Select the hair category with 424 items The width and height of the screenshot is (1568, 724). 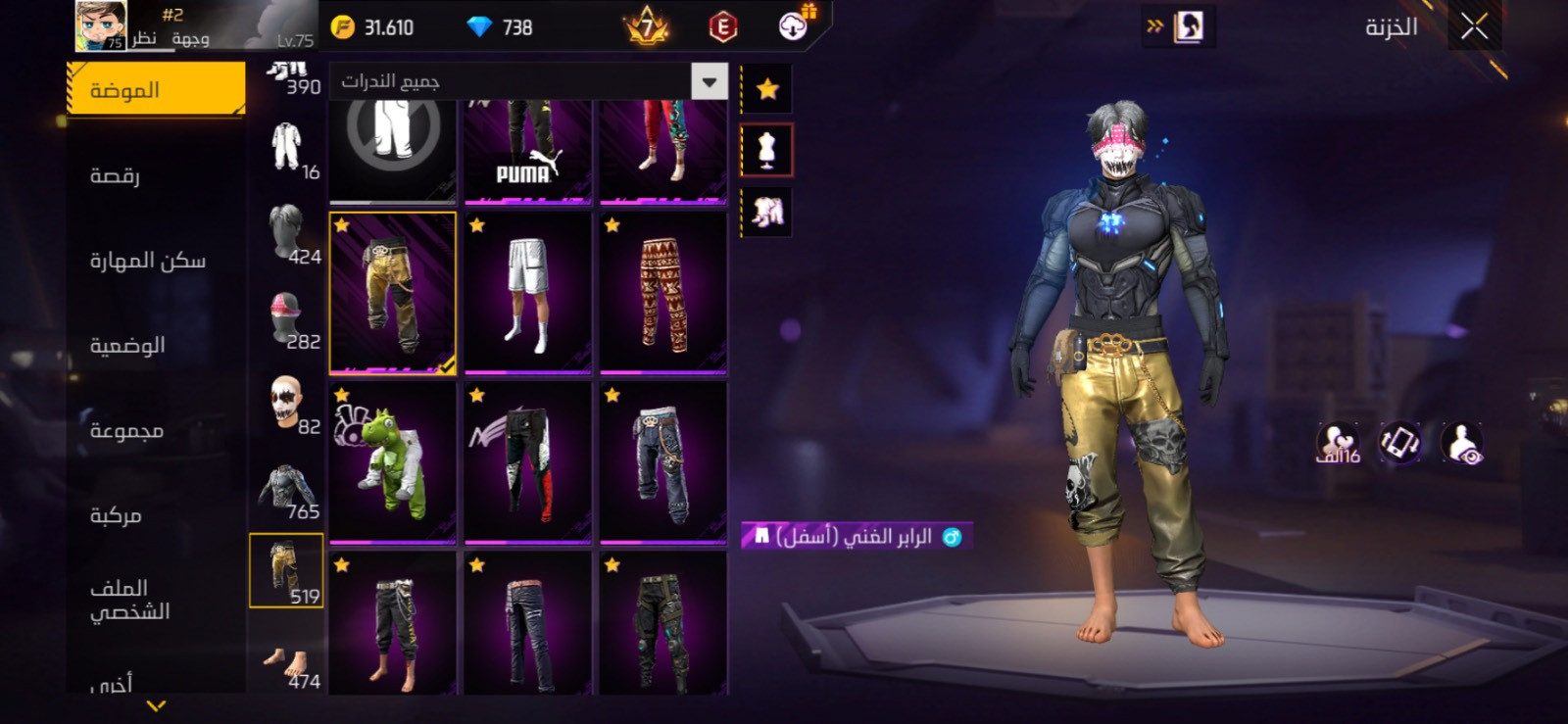pyautogui.click(x=286, y=235)
